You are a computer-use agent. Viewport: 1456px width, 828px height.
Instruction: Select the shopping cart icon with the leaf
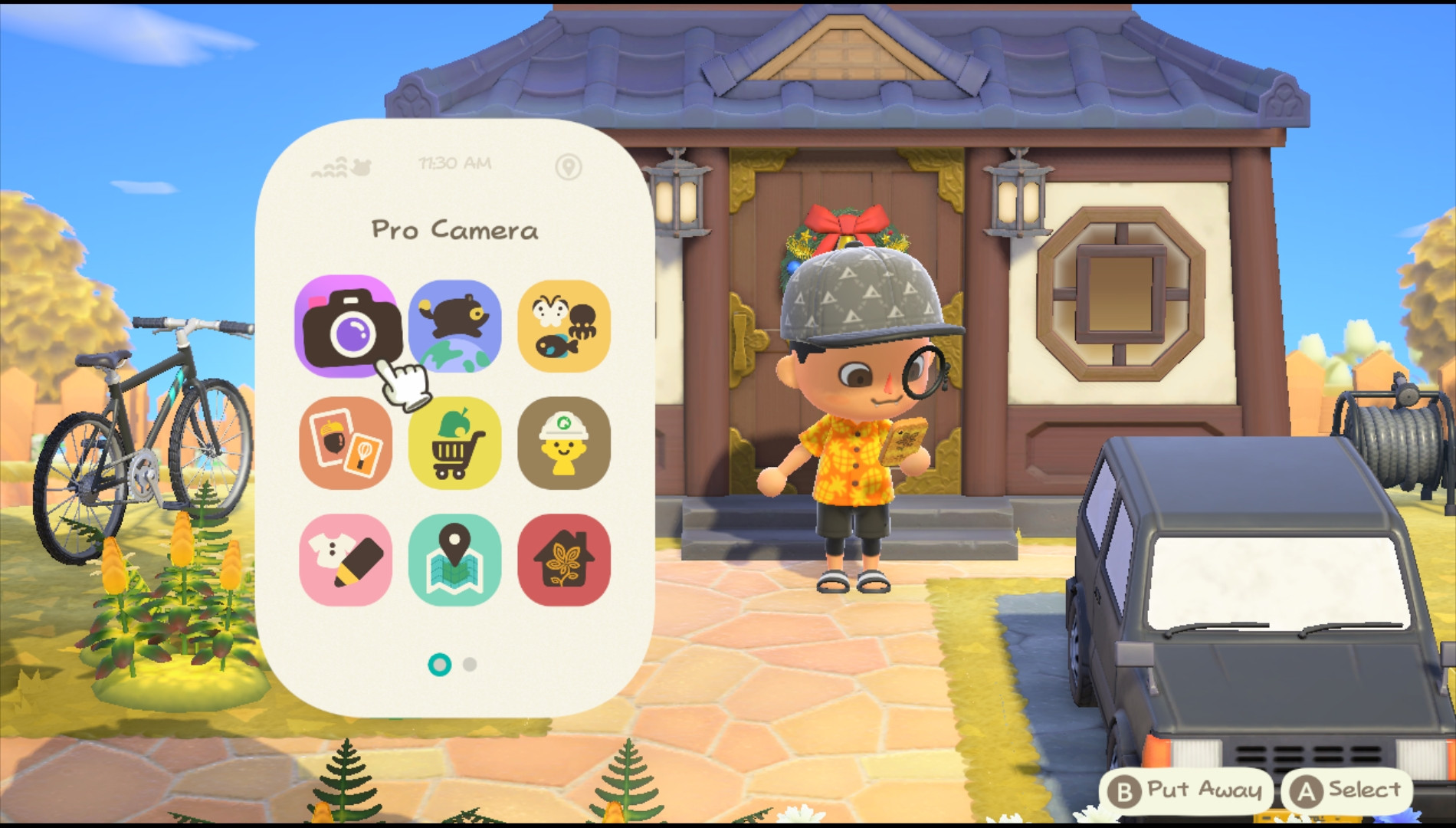(455, 442)
